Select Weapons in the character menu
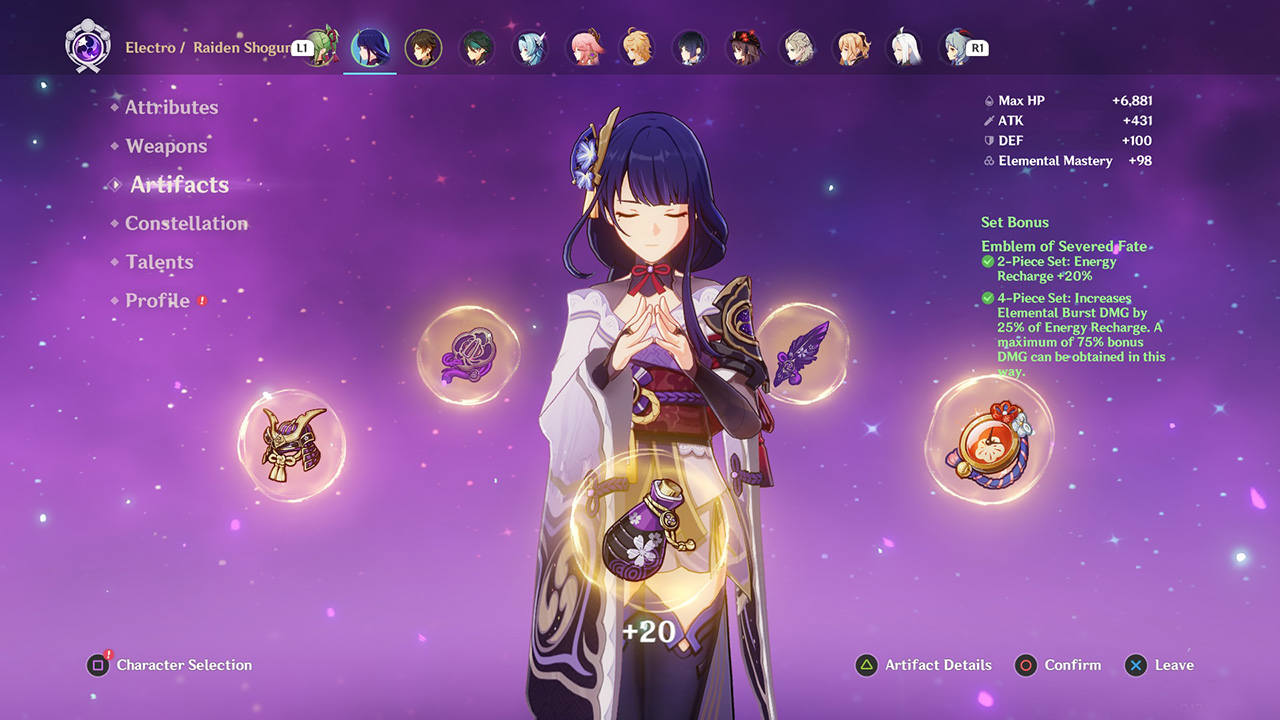1280x720 pixels. point(166,146)
